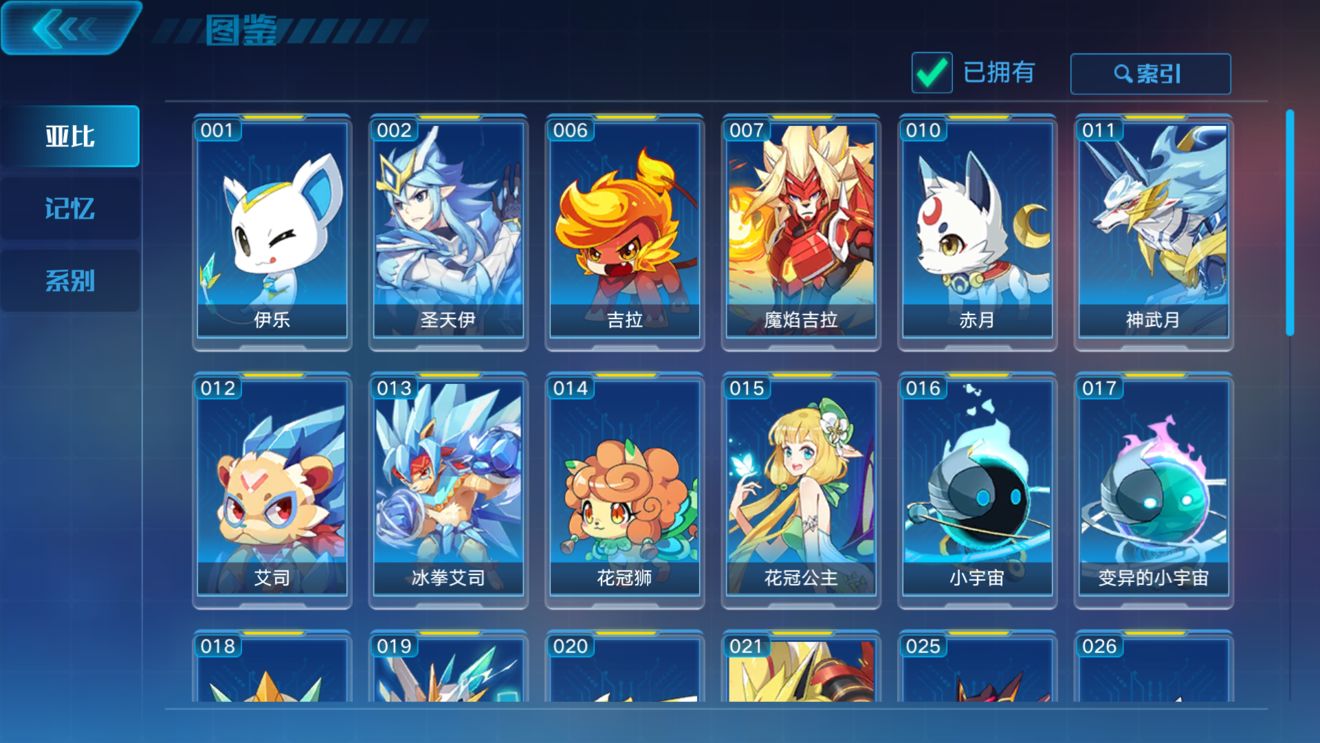View the 神武月 entry
This screenshot has height=743, width=1320.
(1154, 230)
